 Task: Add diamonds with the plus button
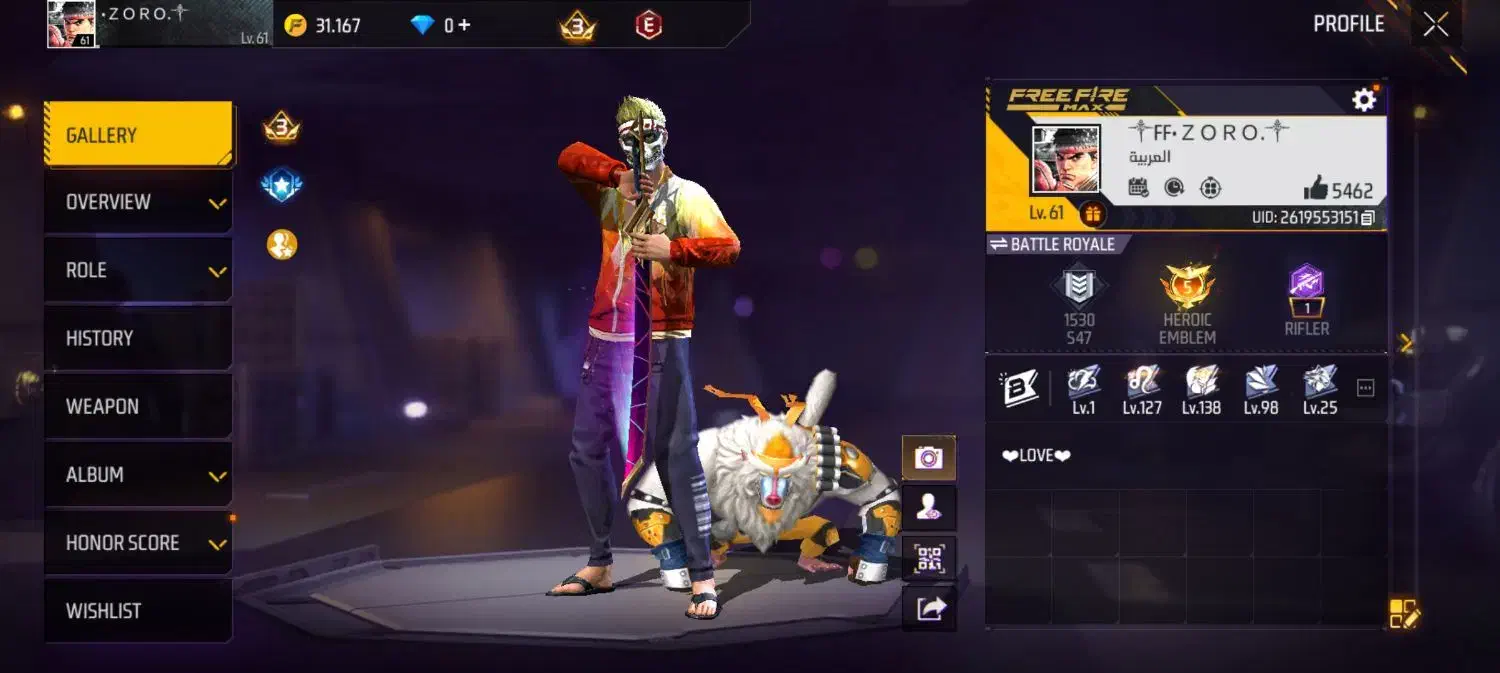(463, 25)
